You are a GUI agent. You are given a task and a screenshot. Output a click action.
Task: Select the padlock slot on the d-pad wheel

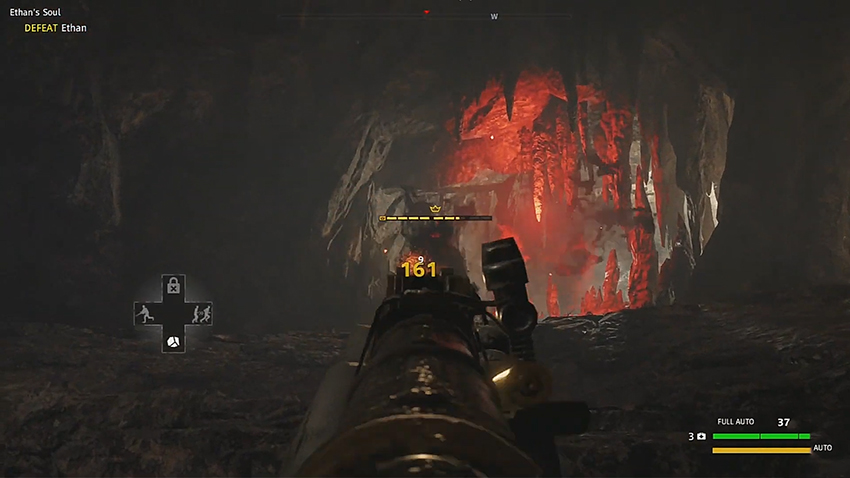173,286
